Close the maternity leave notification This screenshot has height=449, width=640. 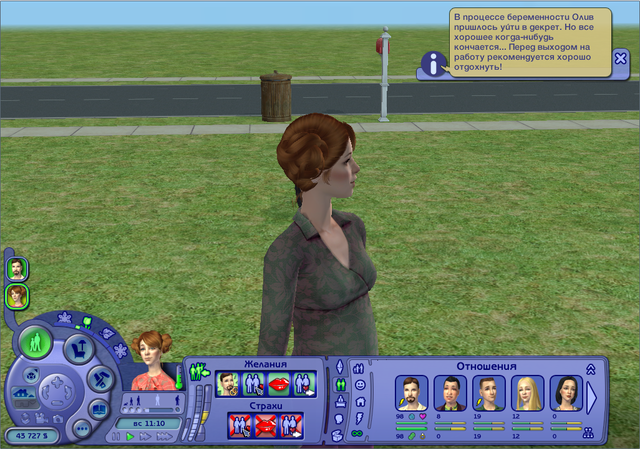621,59
